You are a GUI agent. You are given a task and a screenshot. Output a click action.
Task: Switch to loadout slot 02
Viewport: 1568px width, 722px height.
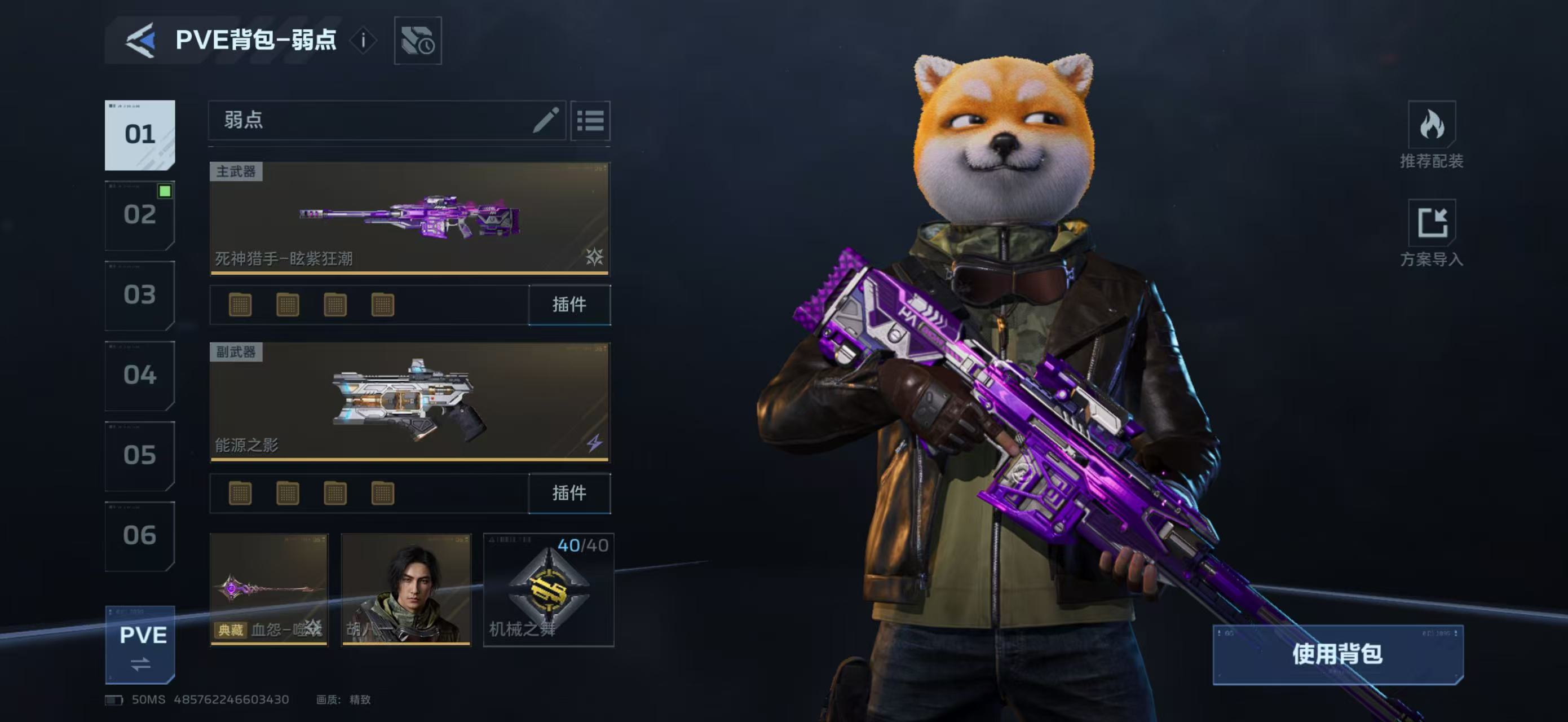pos(139,215)
